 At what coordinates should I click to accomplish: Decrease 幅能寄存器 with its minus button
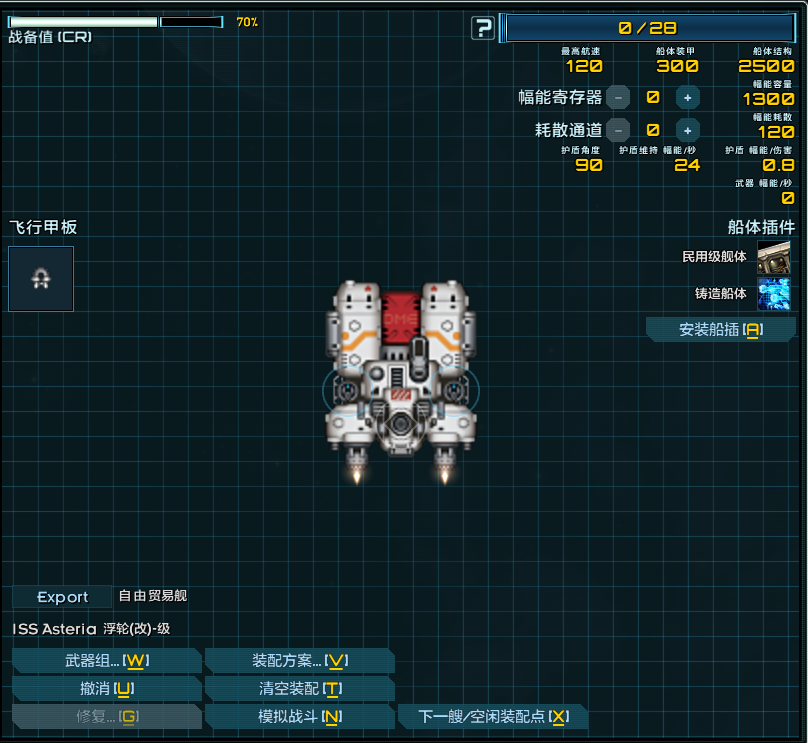point(619,97)
